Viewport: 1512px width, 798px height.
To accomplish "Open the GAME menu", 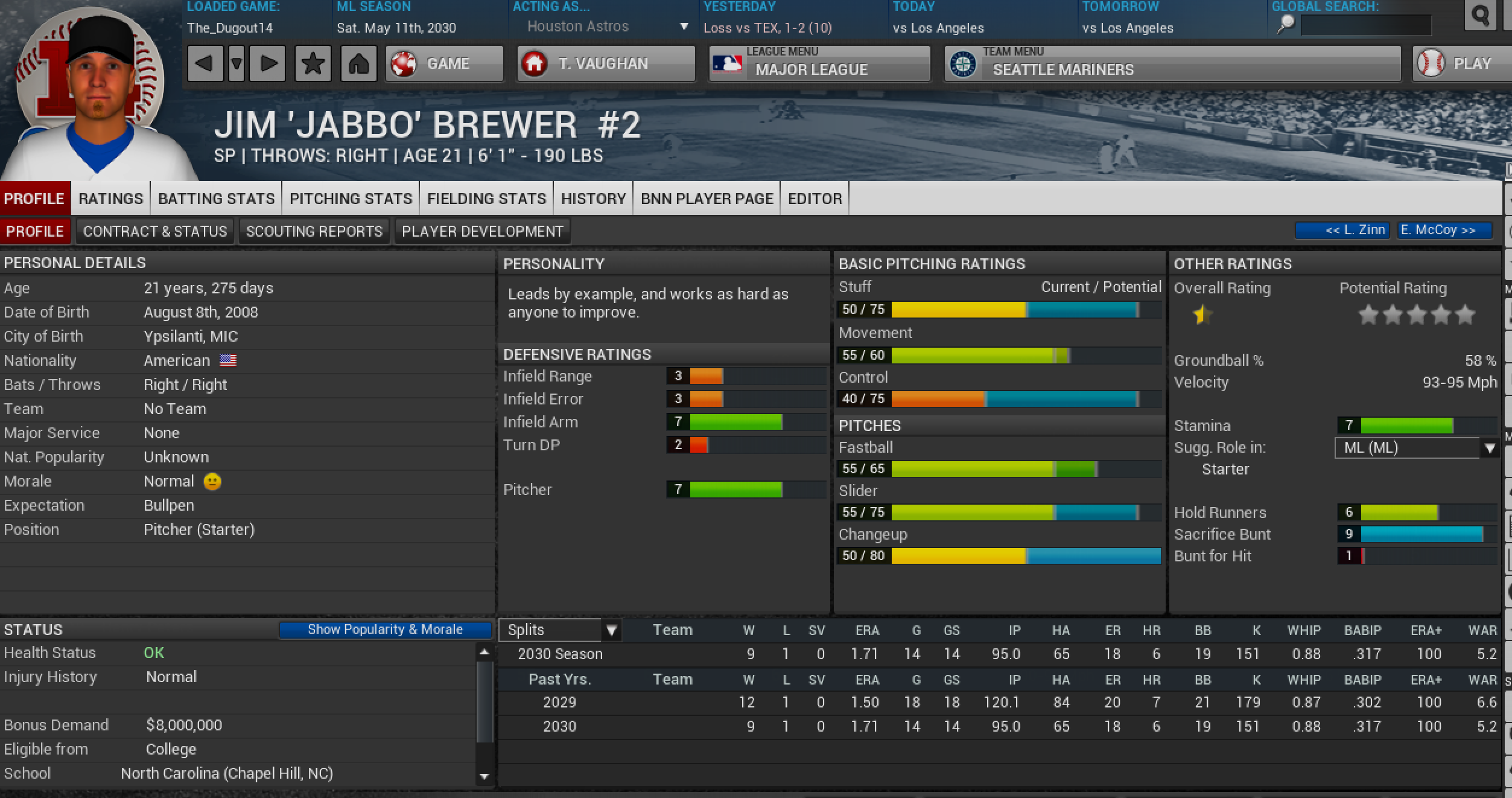I will point(445,63).
